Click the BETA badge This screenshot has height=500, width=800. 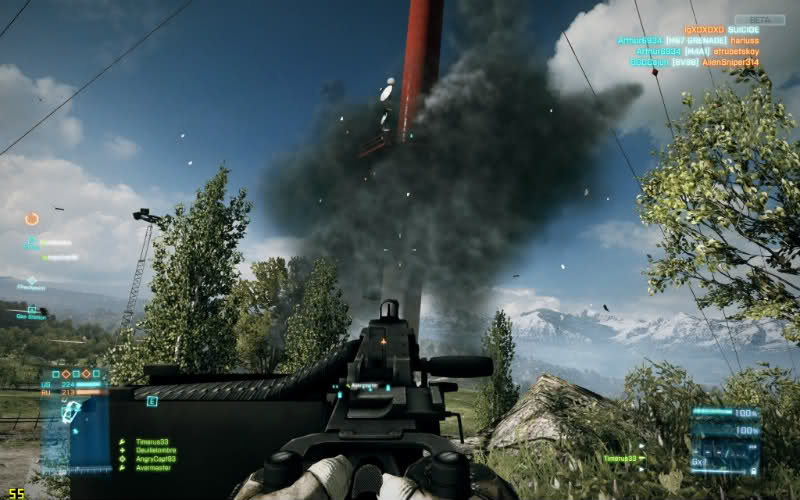(760, 19)
